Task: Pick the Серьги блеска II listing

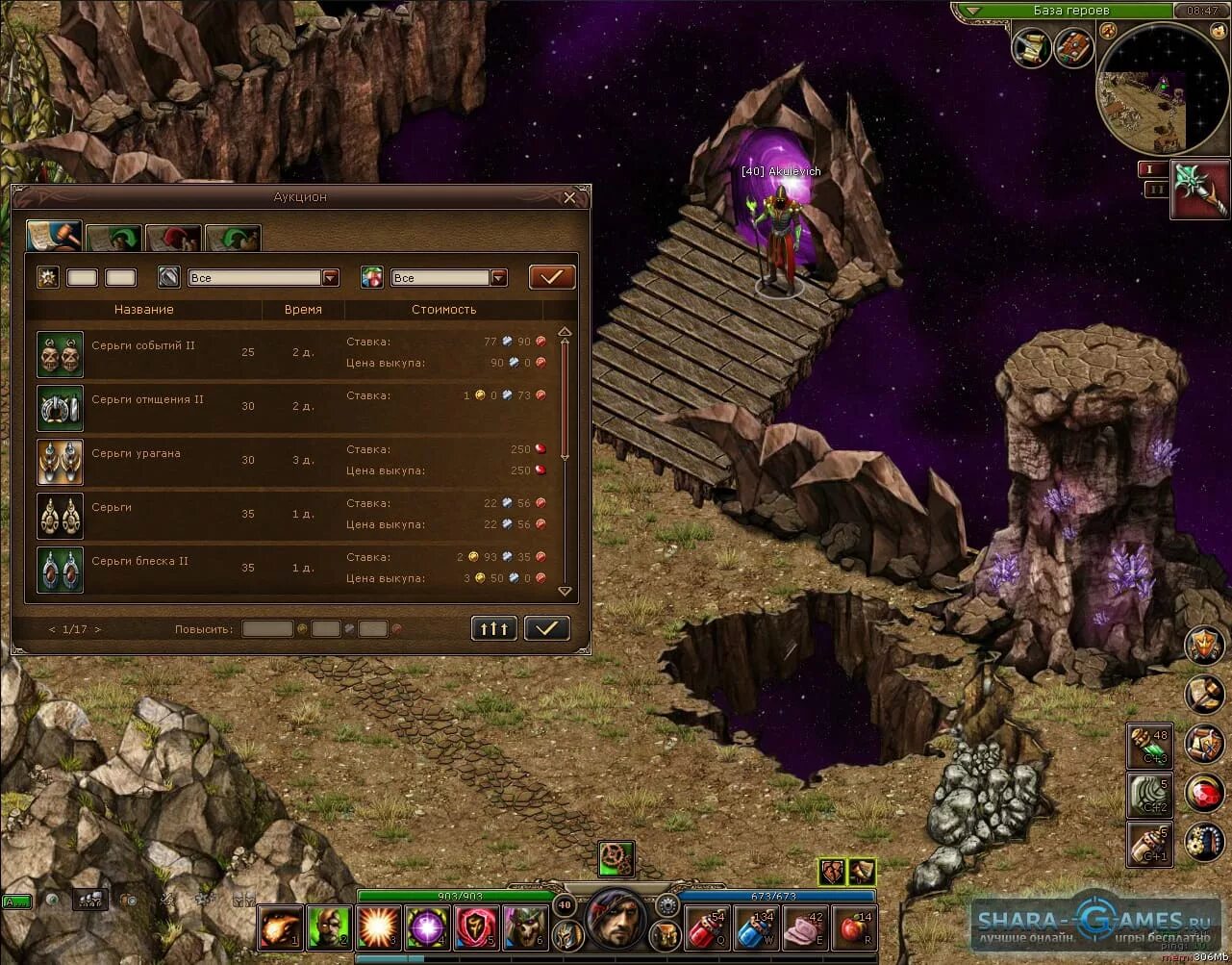Action: 289,568
